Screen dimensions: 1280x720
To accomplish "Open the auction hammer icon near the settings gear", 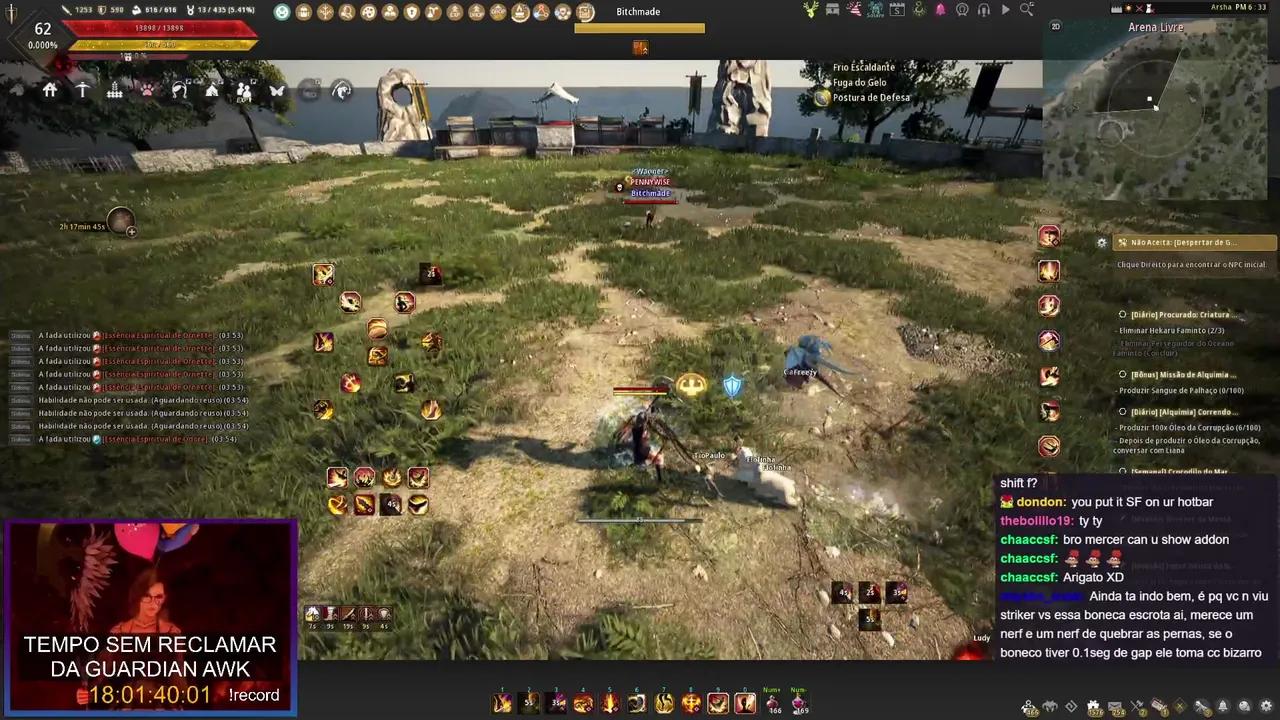I will coord(1138,705).
